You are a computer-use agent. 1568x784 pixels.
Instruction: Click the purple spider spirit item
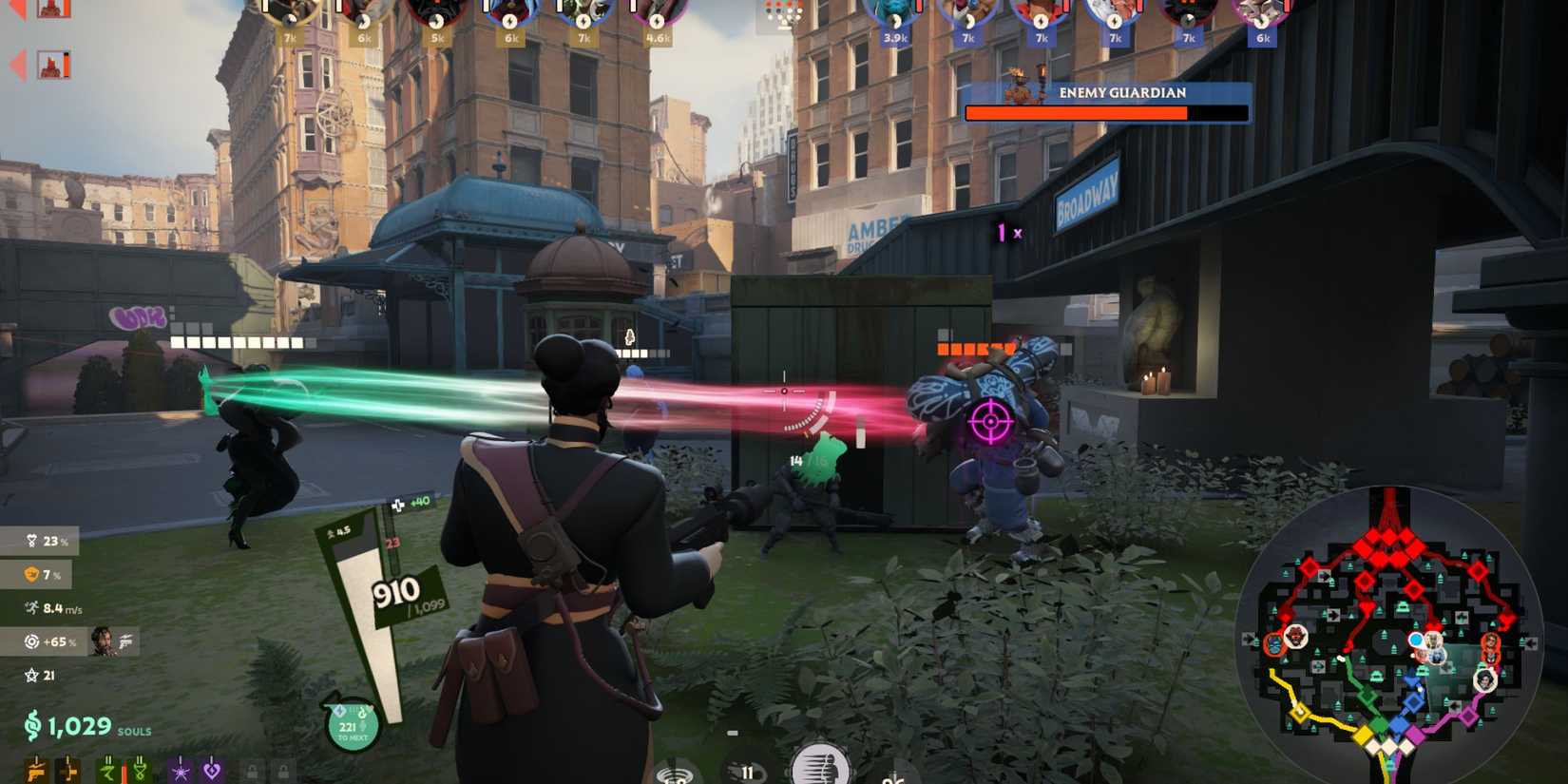pos(180,770)
